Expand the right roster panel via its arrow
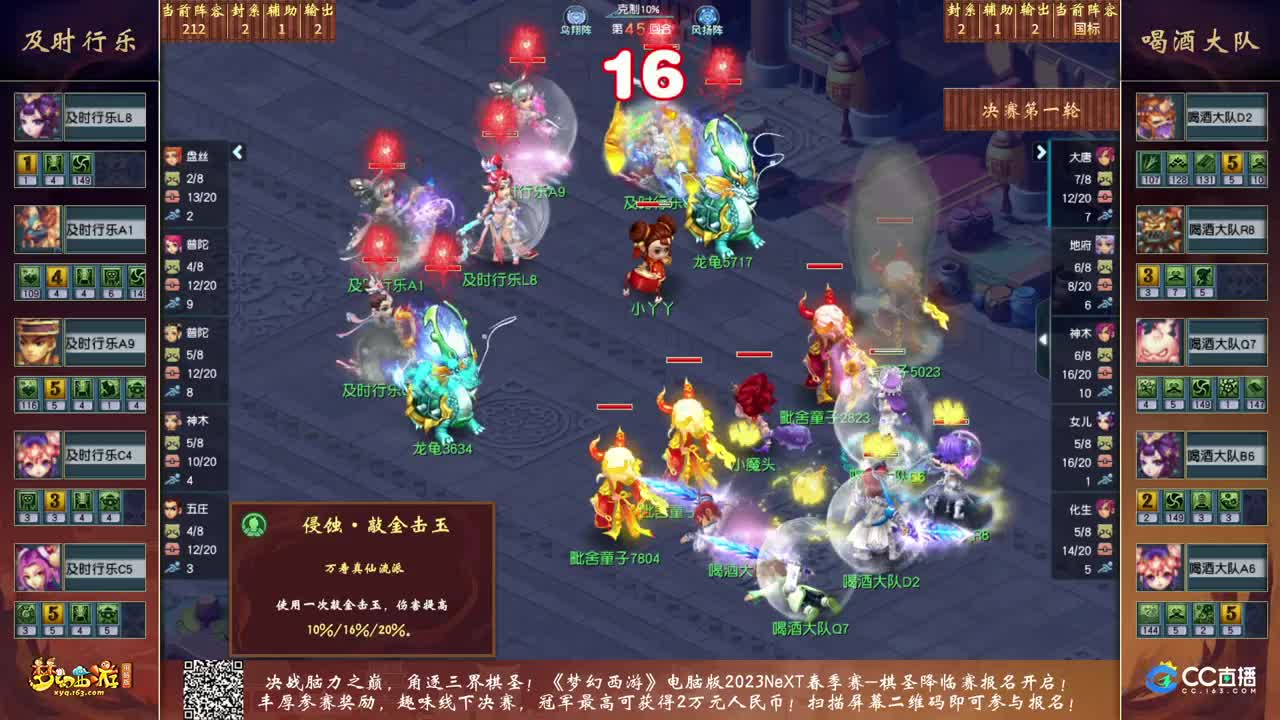 coord(1040,154)
